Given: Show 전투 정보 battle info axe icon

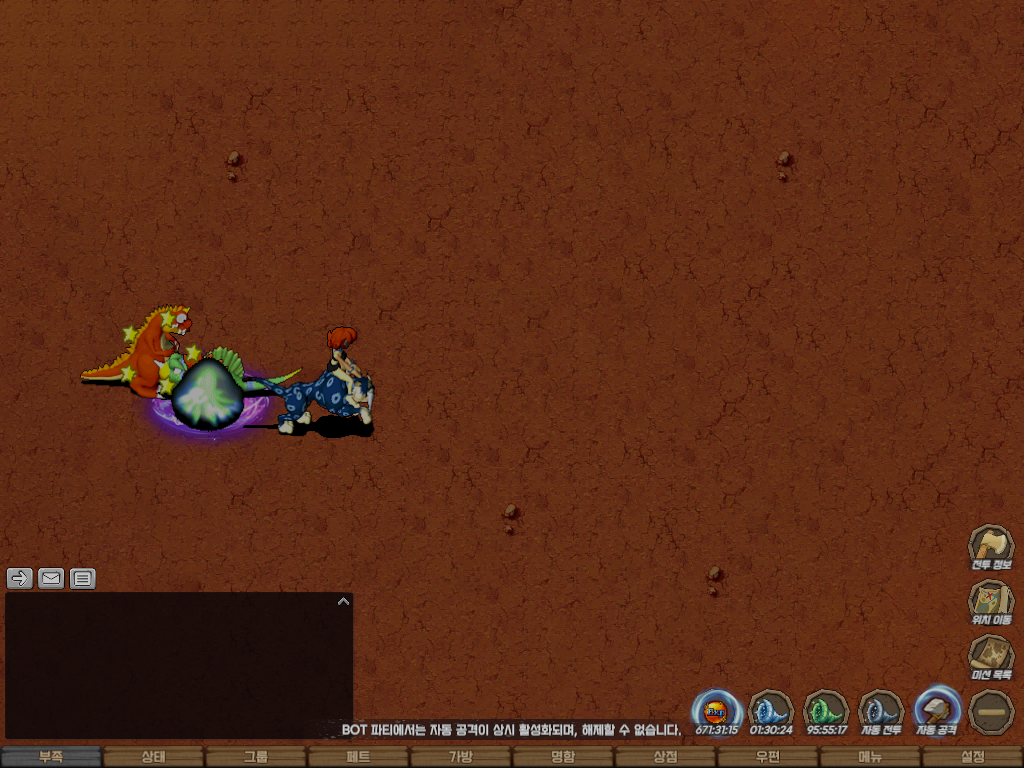Looking at the screenshot, I should [991, 547].
